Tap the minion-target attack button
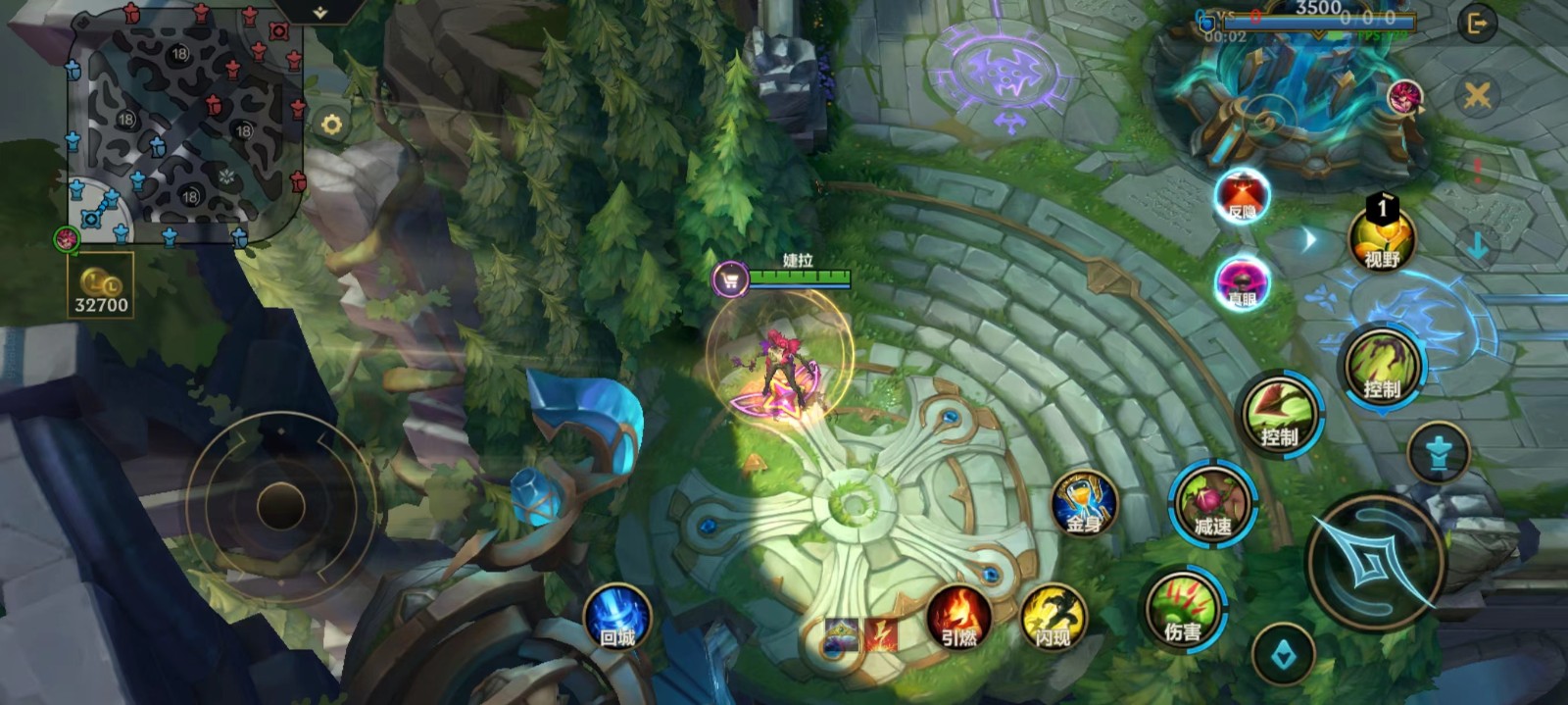 click(1284, 655)
